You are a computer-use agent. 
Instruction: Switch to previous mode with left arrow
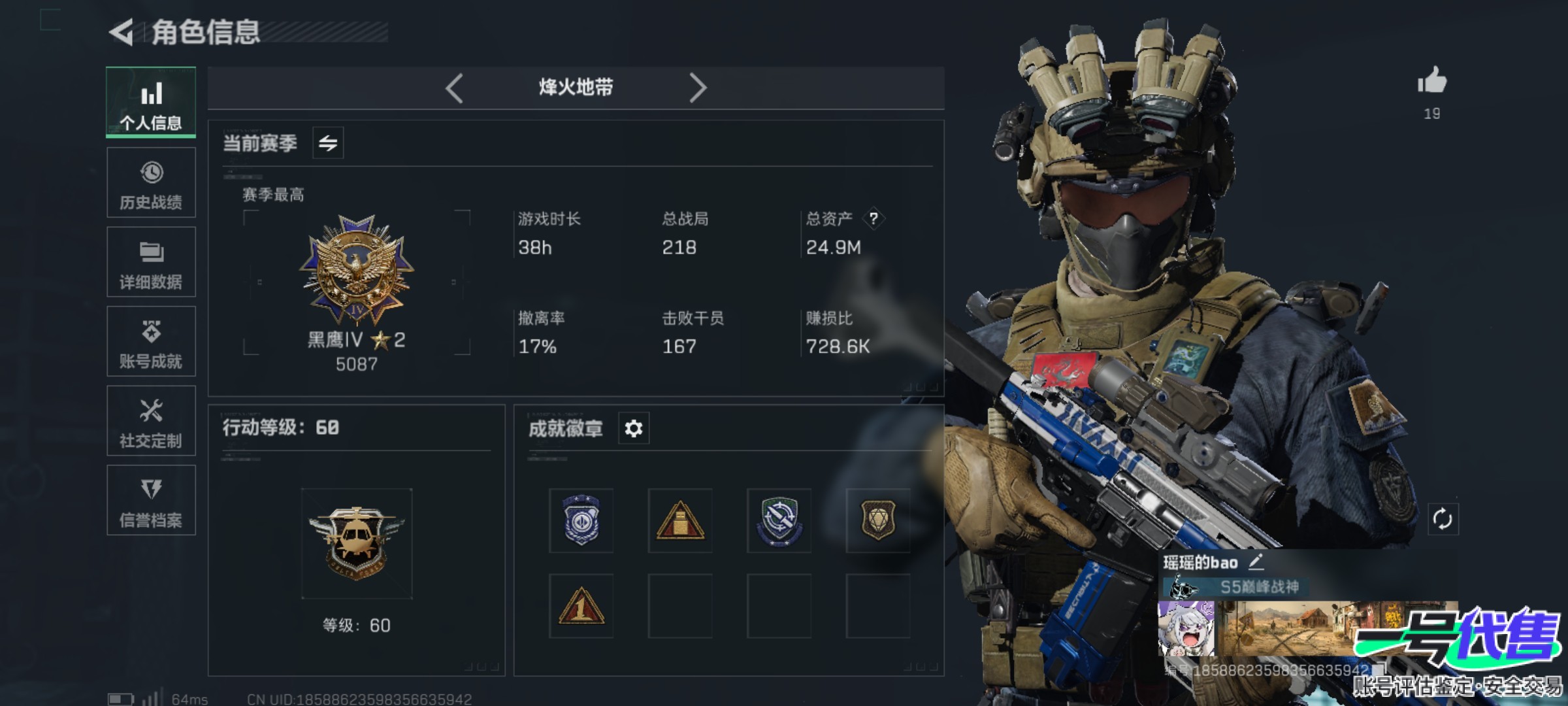pos(454,88)
